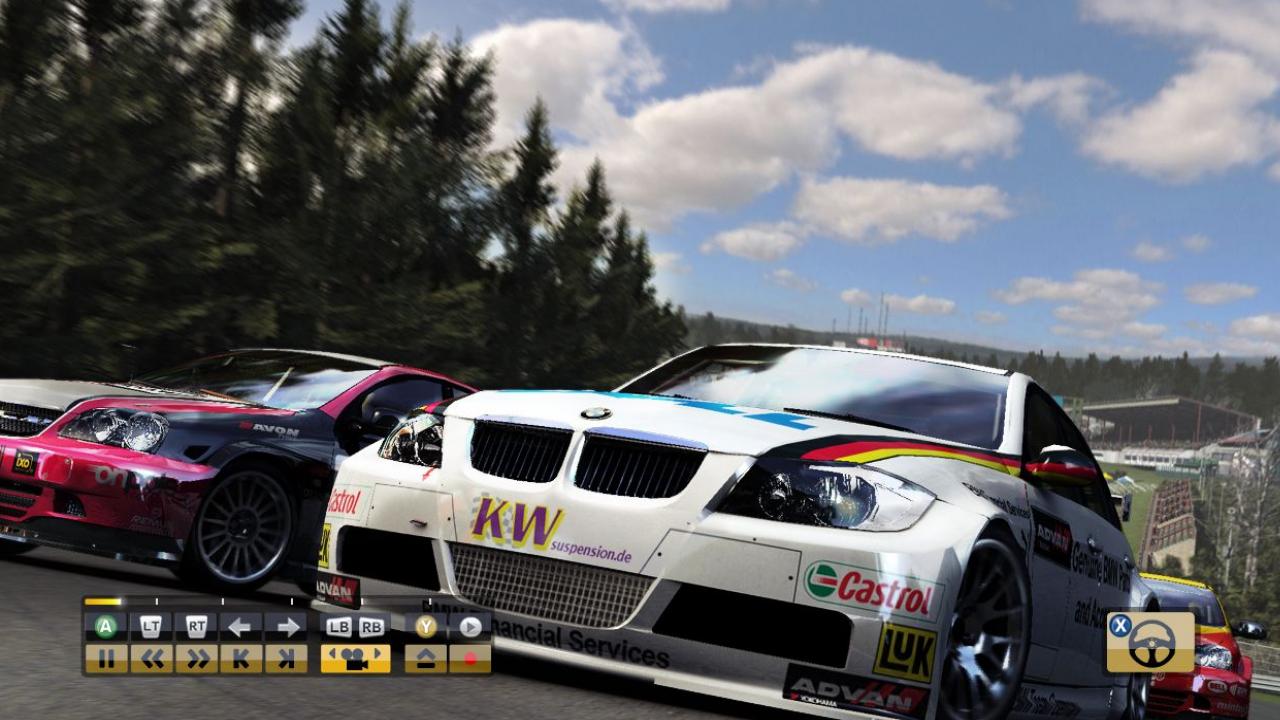Image resolution: width=1280 pixels, height=720 pixels.
Task: Click the eject icon to exit replay
Action: tap(424, 657)
